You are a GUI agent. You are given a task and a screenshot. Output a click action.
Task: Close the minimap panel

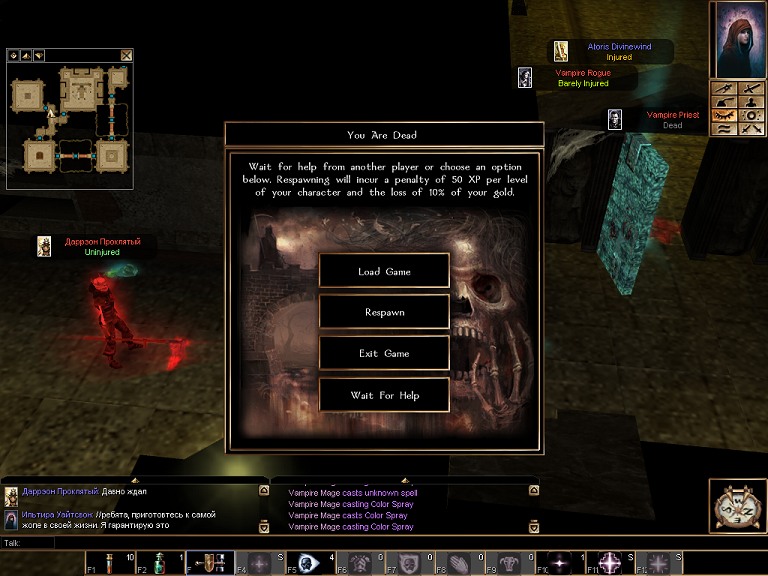pyautogui.click(x=126, y=55)
